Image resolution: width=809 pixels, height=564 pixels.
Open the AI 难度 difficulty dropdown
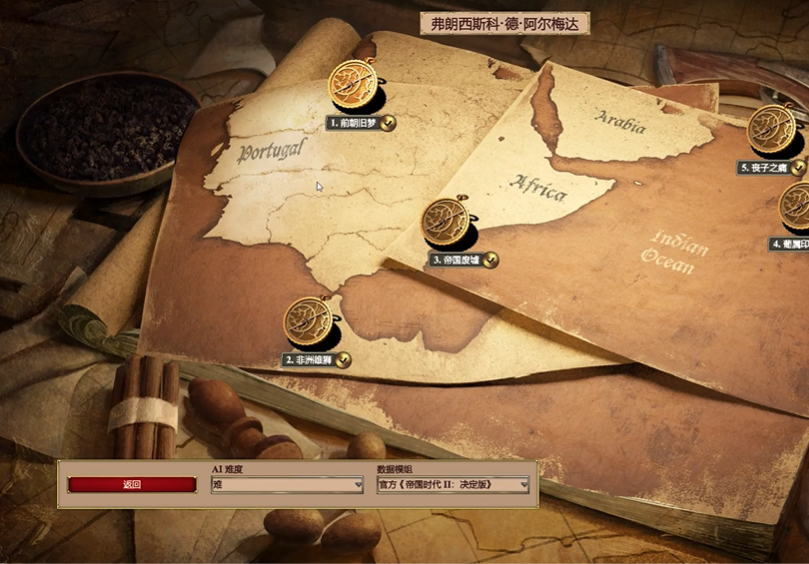tap(287, 485)
